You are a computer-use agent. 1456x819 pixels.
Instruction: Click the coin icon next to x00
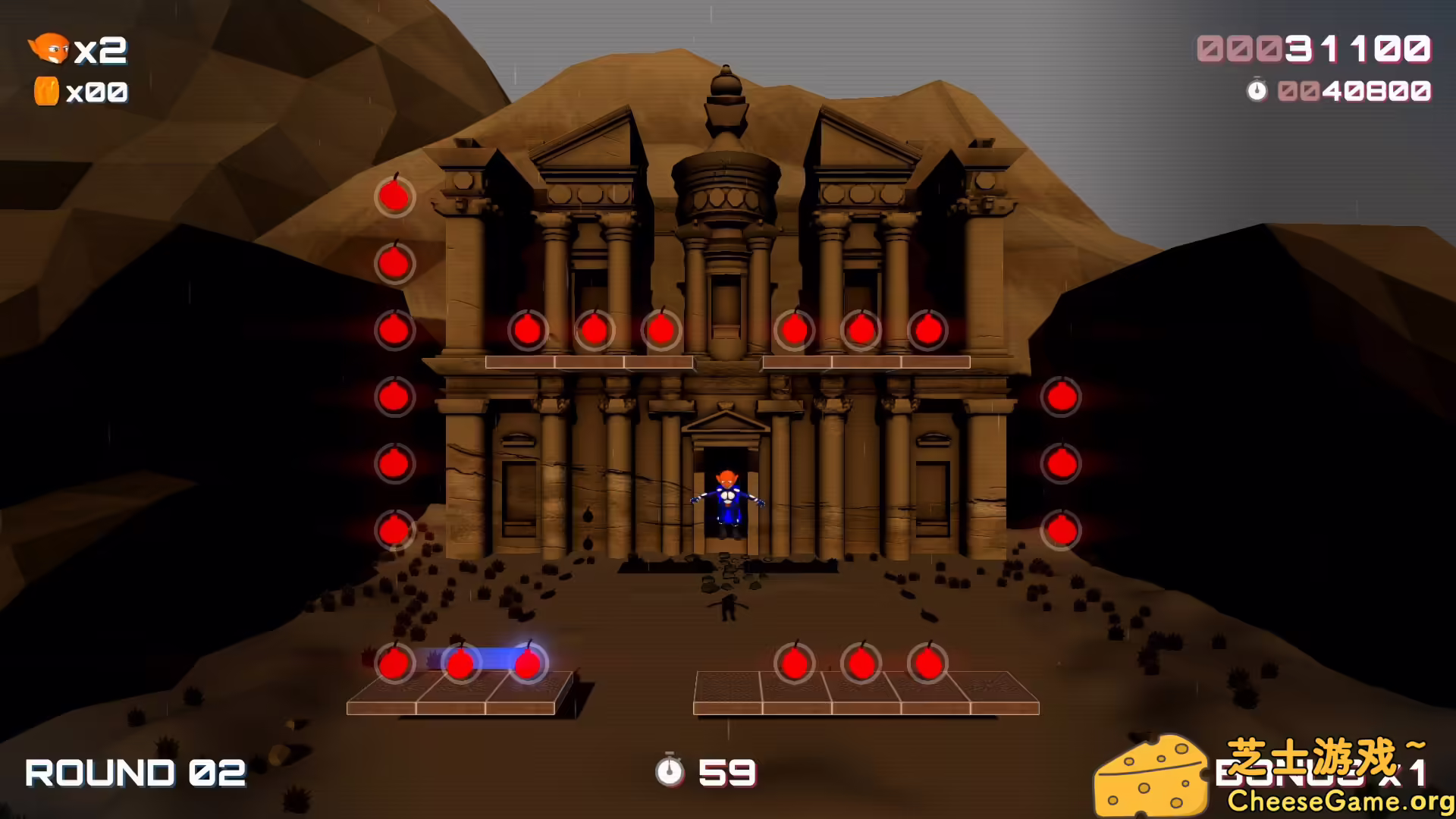[x=47, y=90]
